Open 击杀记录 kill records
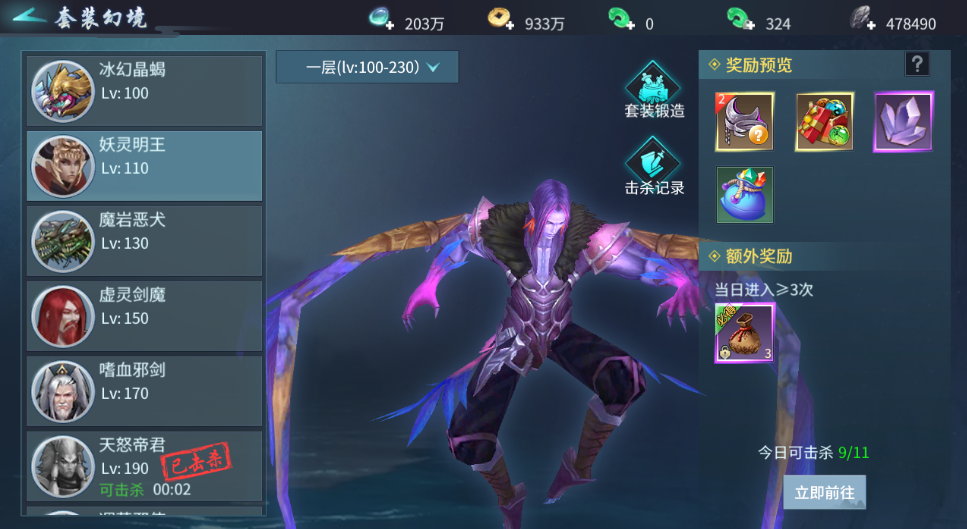This screenshot has width=967, height=529. click(654, 166)
